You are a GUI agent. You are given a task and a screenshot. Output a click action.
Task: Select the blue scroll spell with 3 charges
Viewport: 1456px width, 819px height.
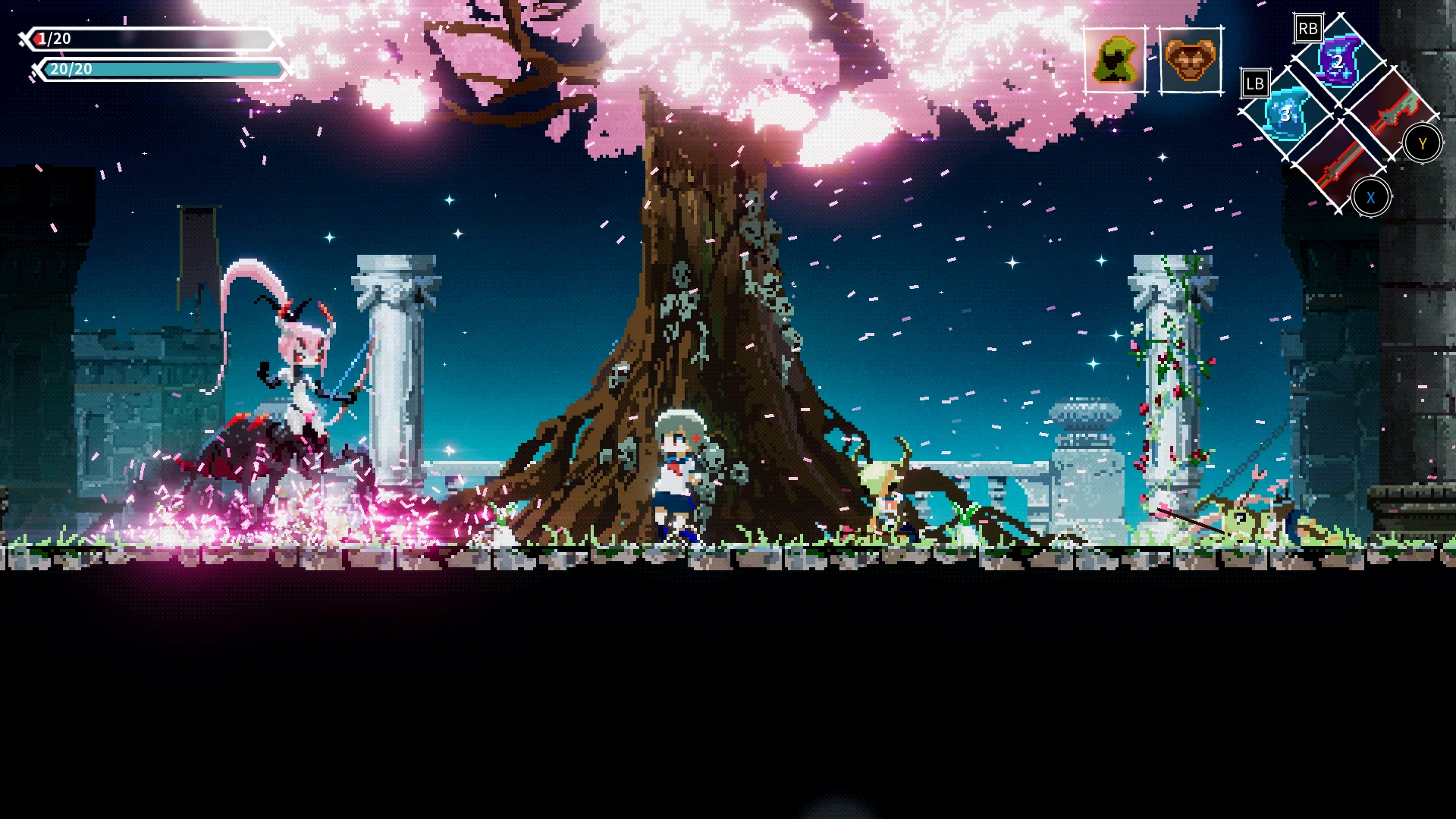(1284, 115)
